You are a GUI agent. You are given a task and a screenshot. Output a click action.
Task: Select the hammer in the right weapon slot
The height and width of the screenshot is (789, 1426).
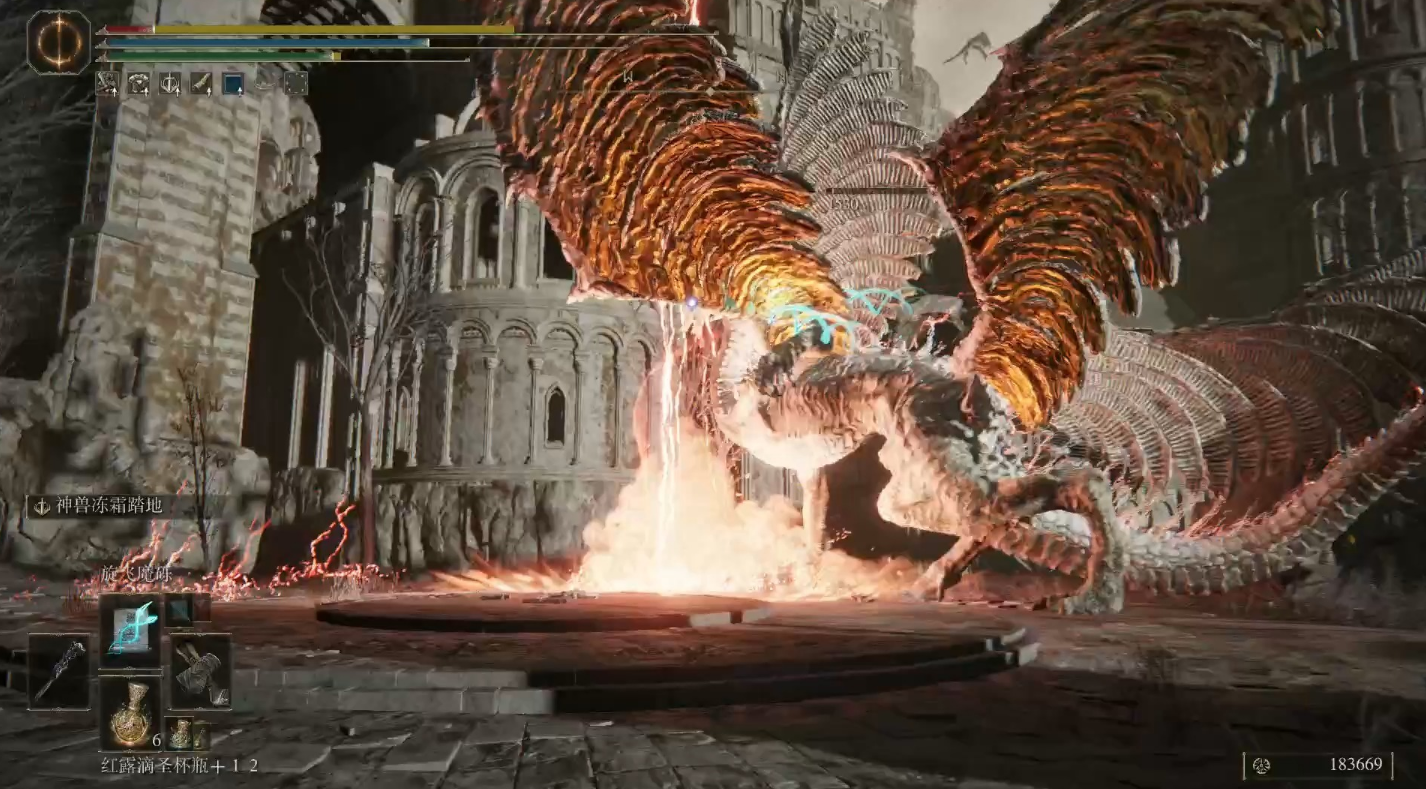(x=200, y=671)
